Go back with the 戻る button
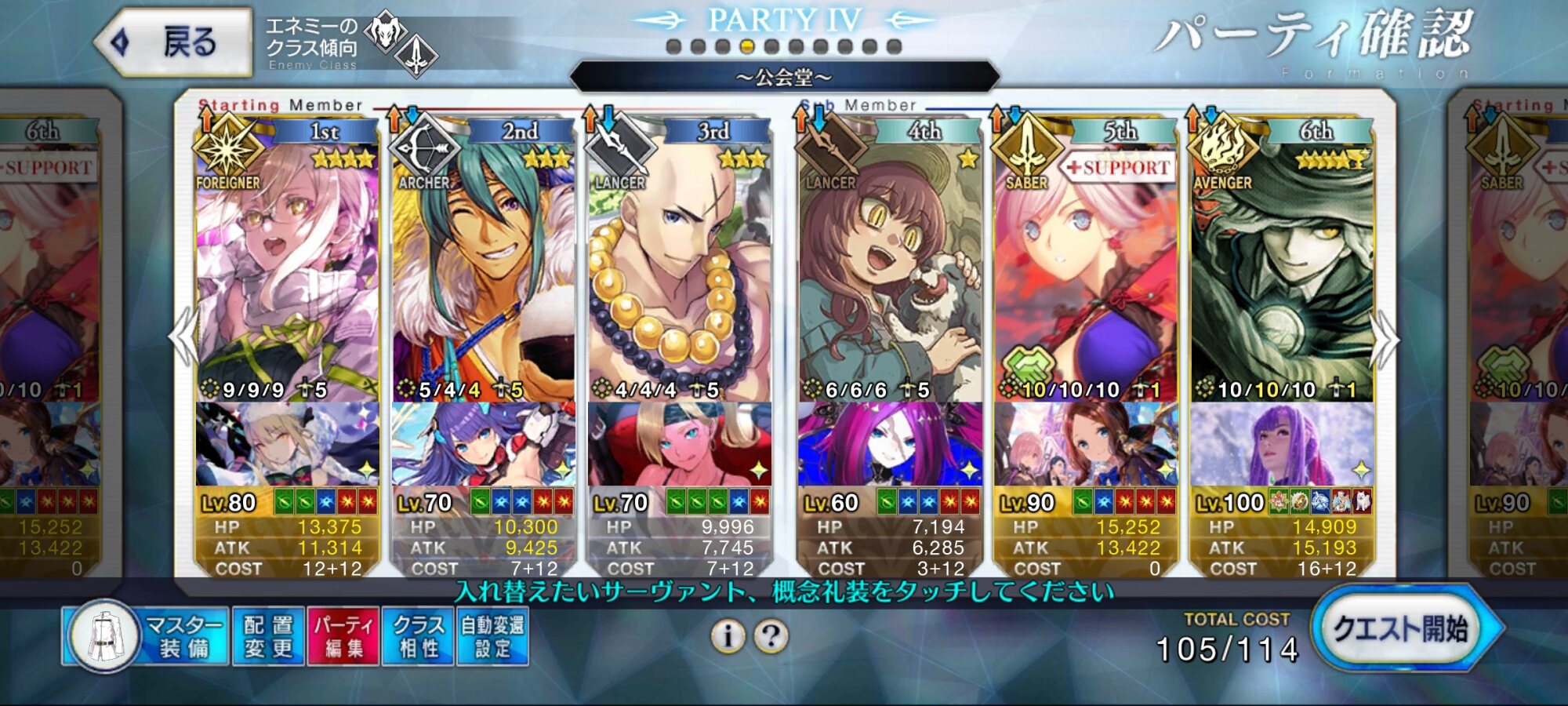The height and width of the screenshot is (706, 1568). pos(174,42)
